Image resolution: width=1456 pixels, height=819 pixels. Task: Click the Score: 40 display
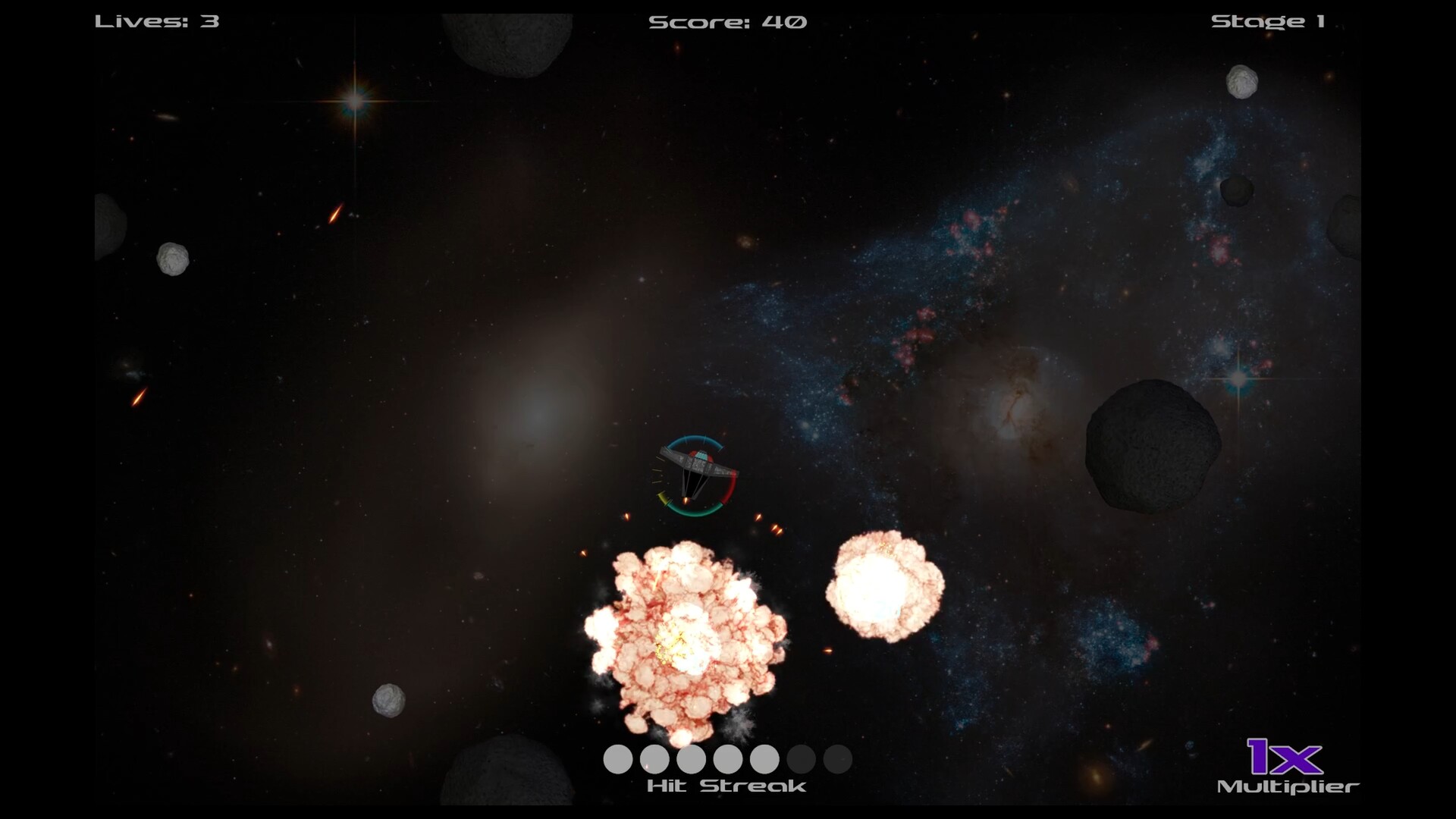point(726,21)
